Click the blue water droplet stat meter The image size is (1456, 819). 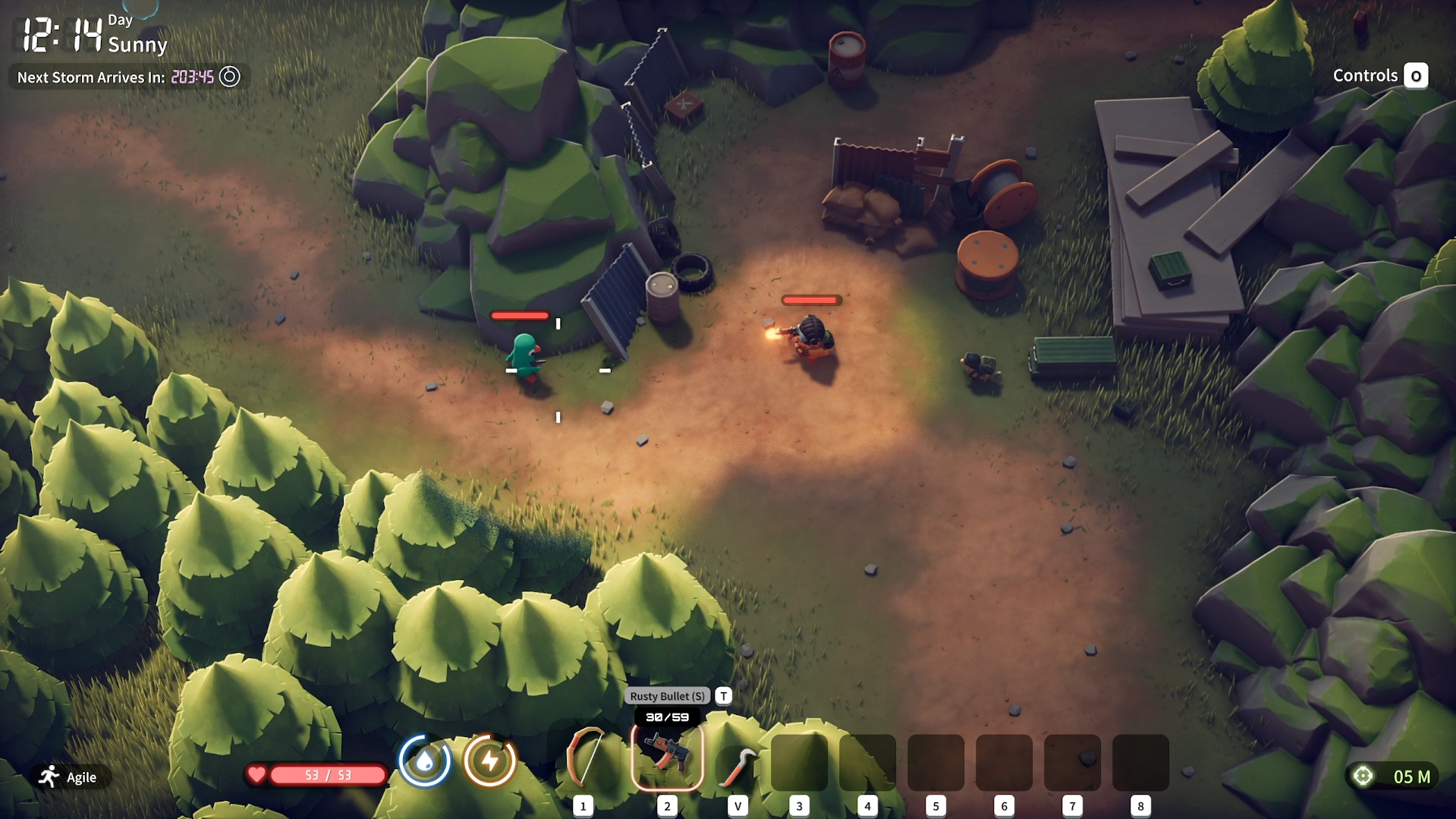(x=425, y=760)
